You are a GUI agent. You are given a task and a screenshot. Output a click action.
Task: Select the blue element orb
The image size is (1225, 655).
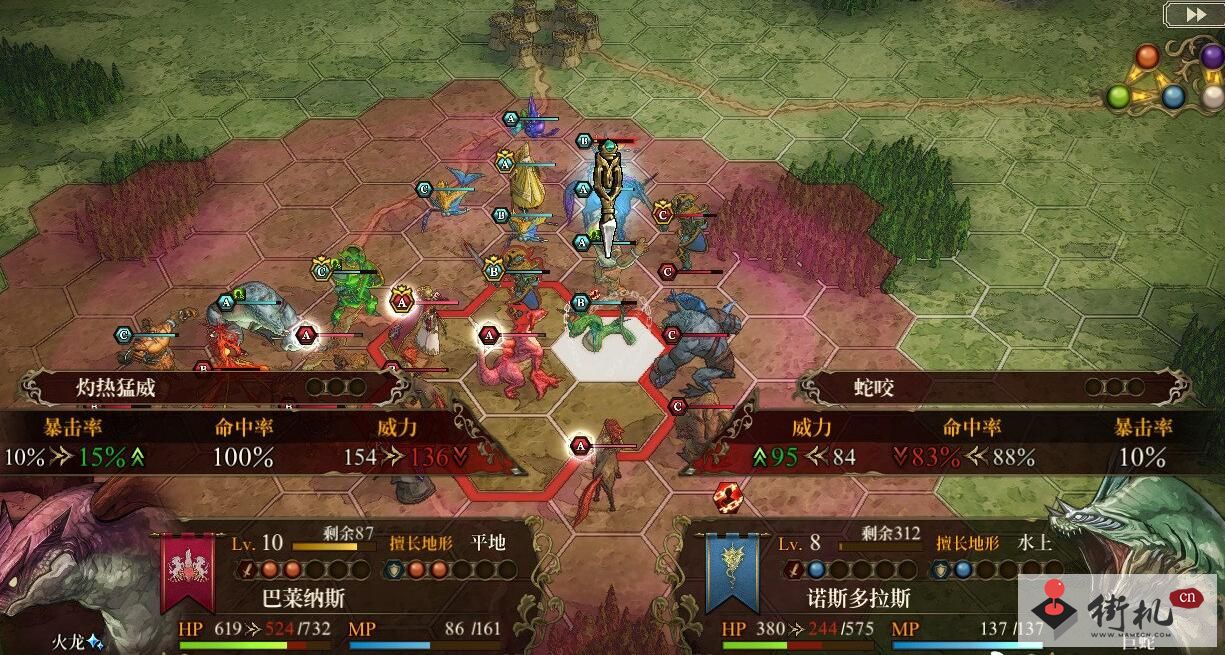(x=1173, y=97)
